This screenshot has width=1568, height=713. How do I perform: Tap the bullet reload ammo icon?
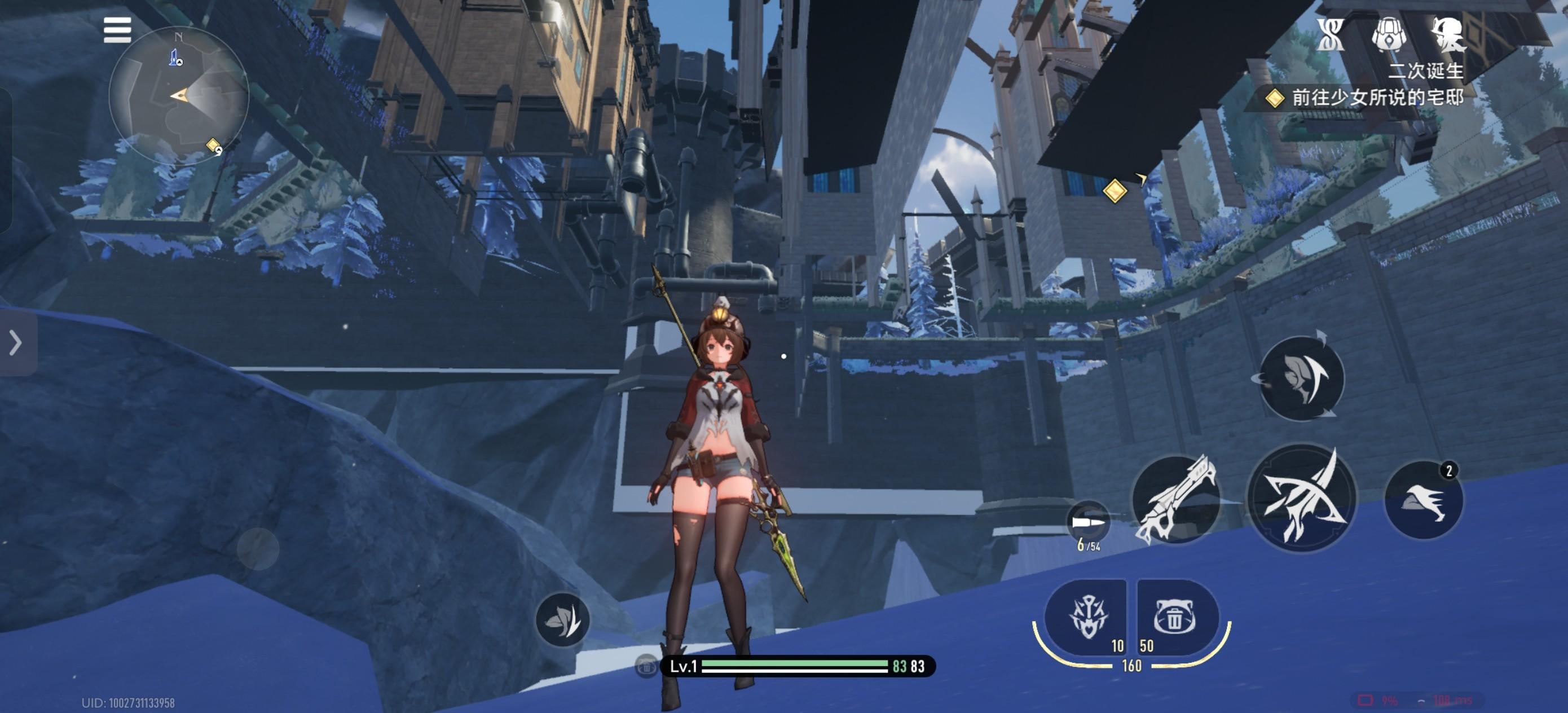(1089, 522)
